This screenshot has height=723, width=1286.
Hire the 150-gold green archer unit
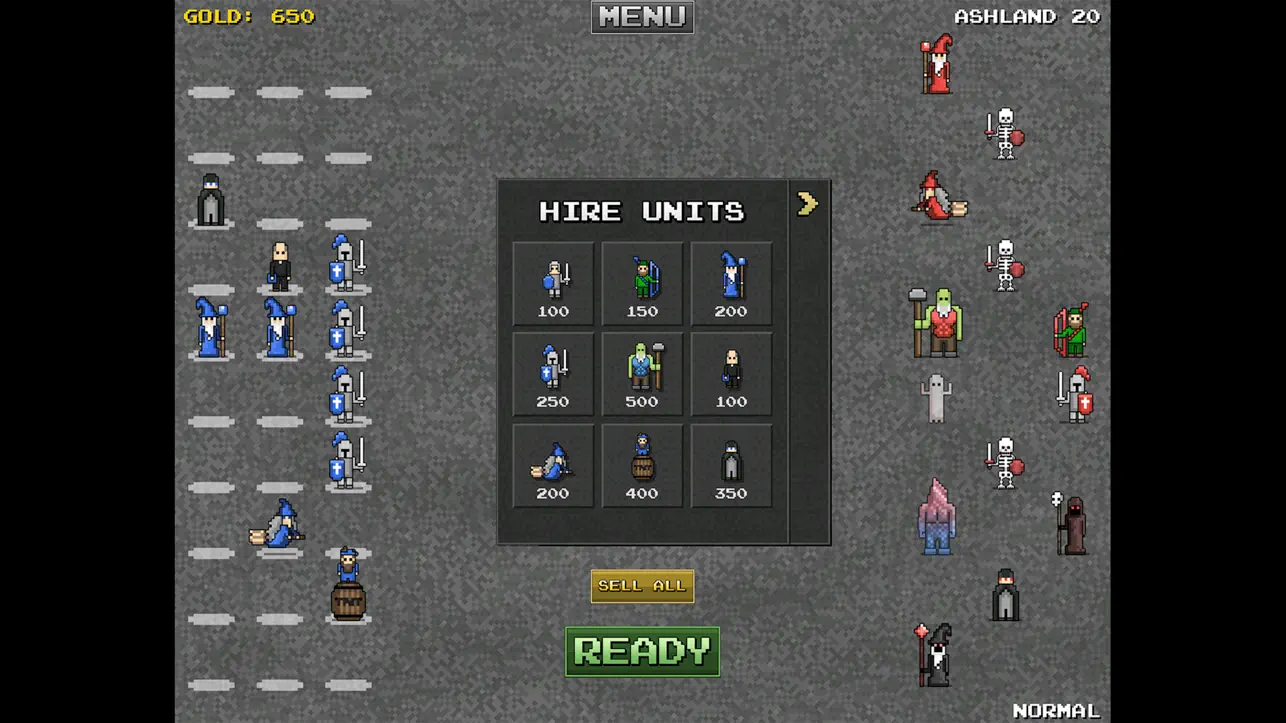point(641,282)
